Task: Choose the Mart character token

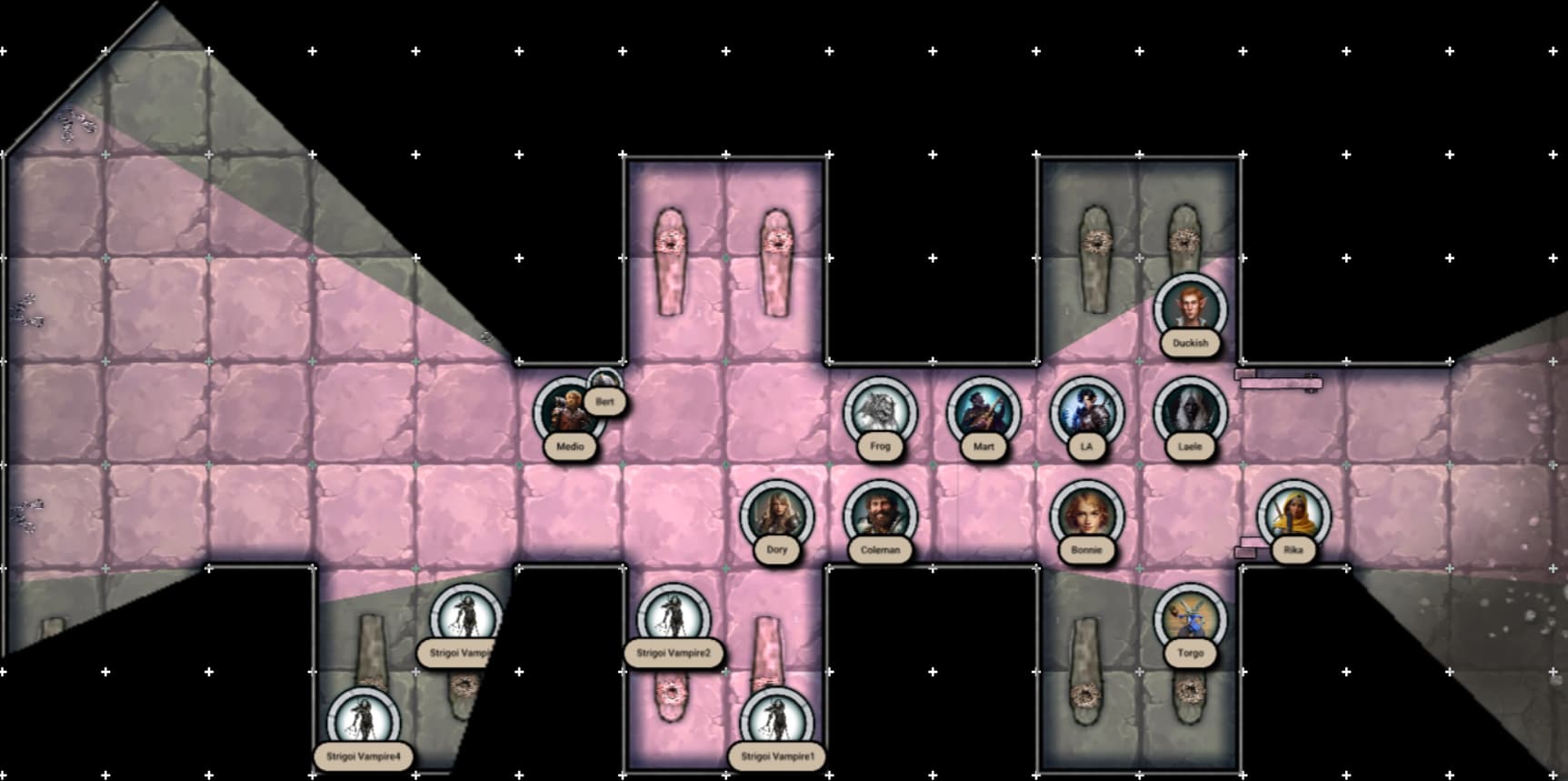Action: pyautogui.click(x=984, y=412)
